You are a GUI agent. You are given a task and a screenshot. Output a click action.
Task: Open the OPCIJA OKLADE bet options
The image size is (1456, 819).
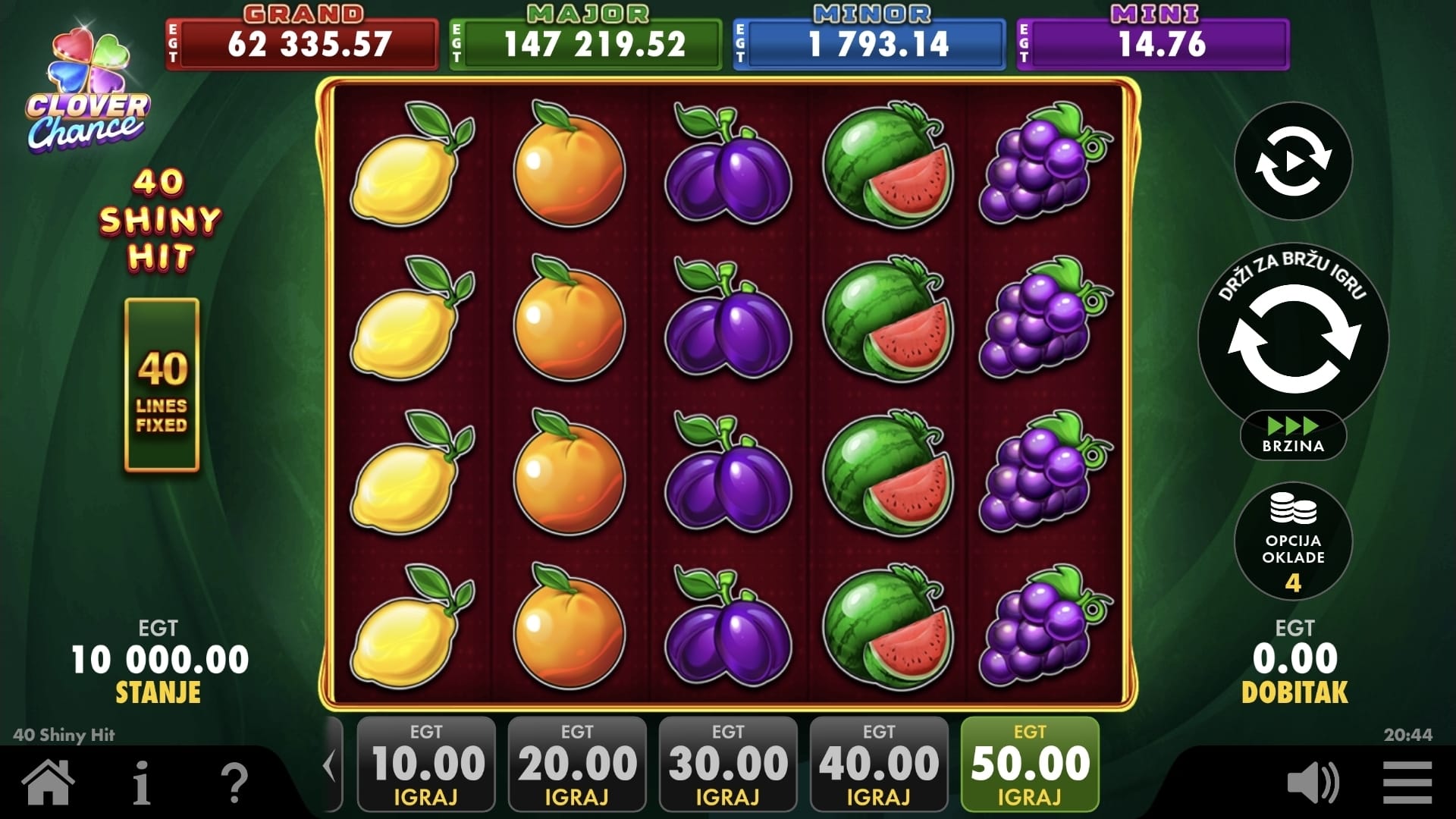click(x=1294, y=541)
